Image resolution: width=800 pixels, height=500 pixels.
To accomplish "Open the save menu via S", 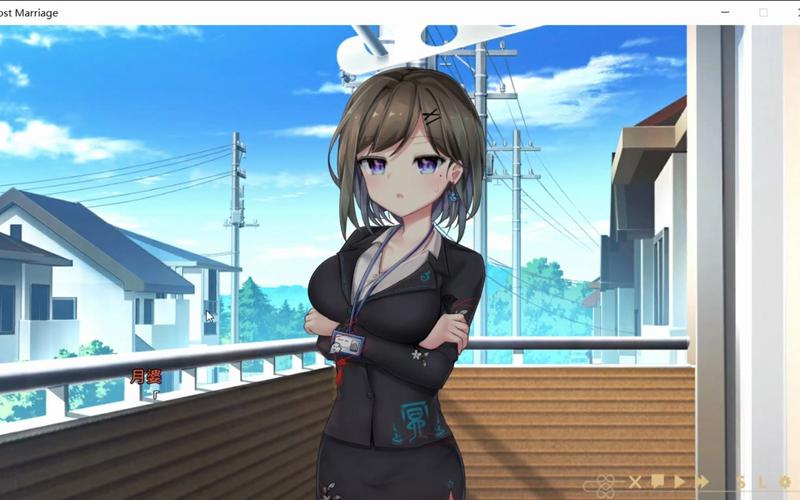I will click(741, 483).
